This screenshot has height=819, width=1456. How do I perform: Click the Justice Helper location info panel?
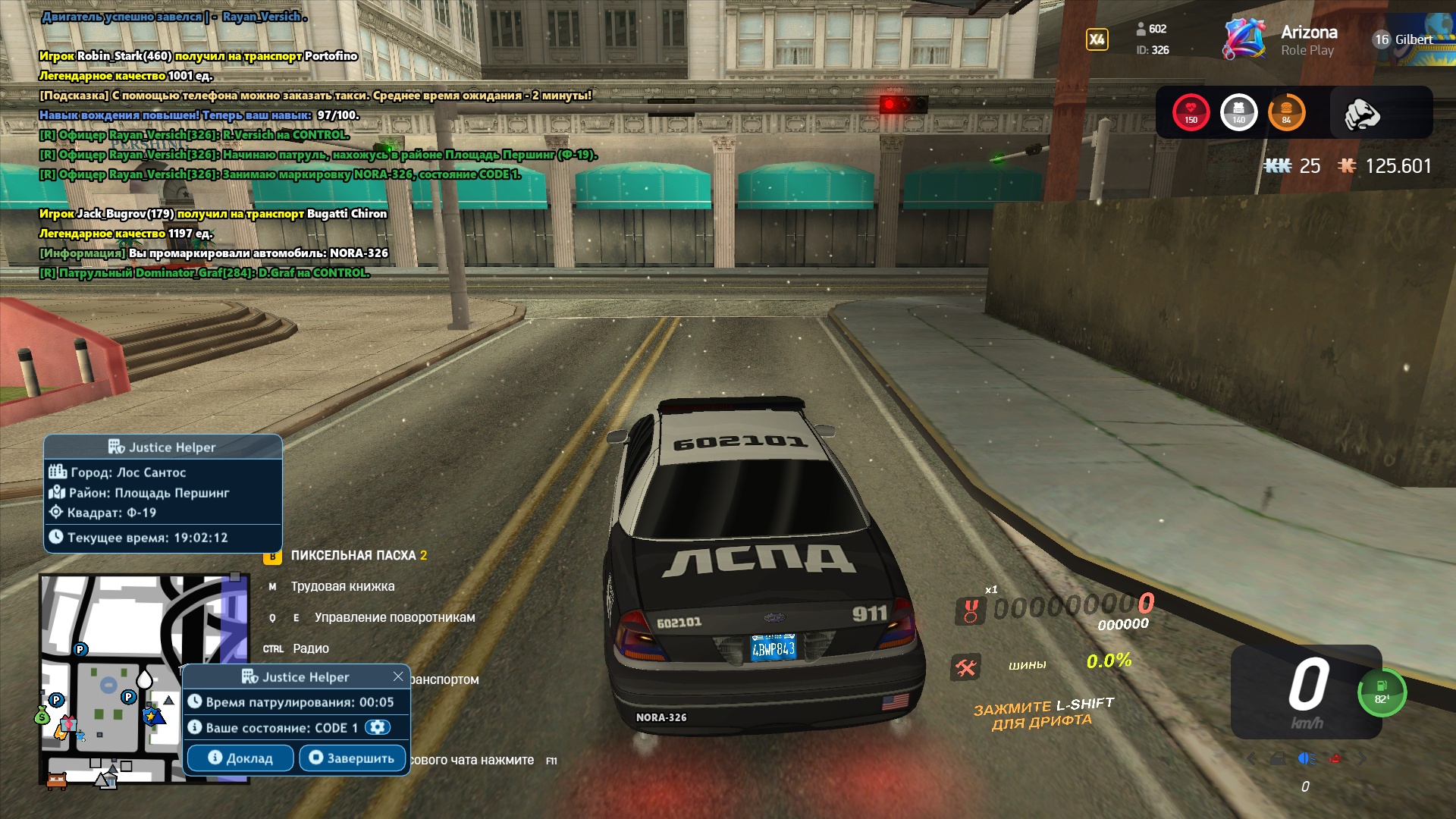tap(163, 493)
